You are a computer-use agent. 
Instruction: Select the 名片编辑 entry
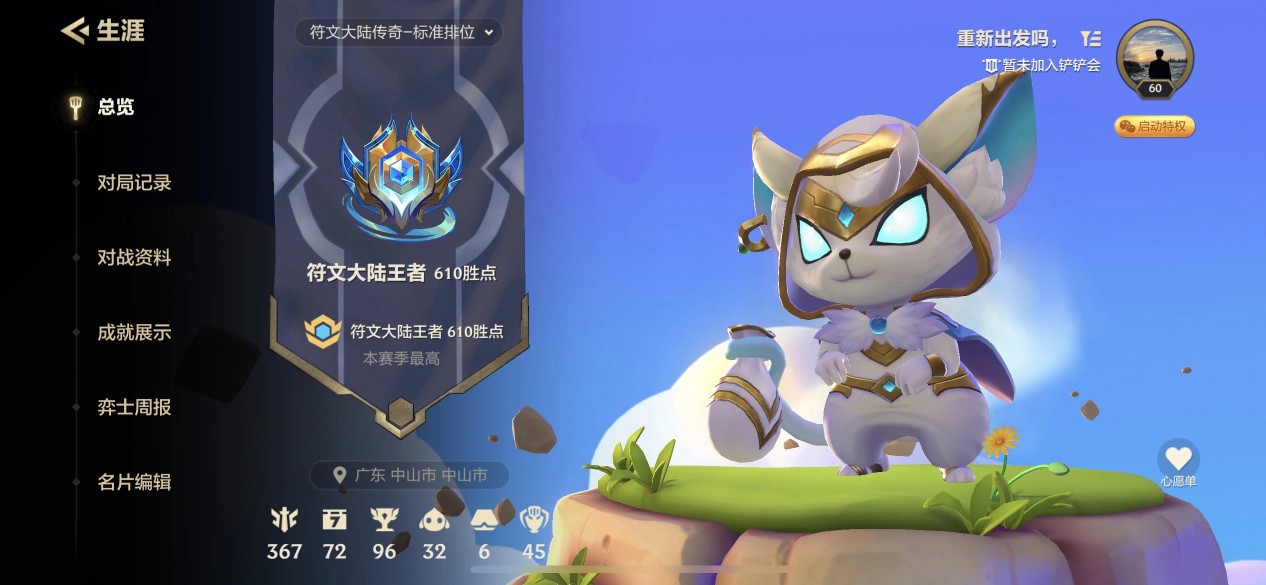point(134,482)
